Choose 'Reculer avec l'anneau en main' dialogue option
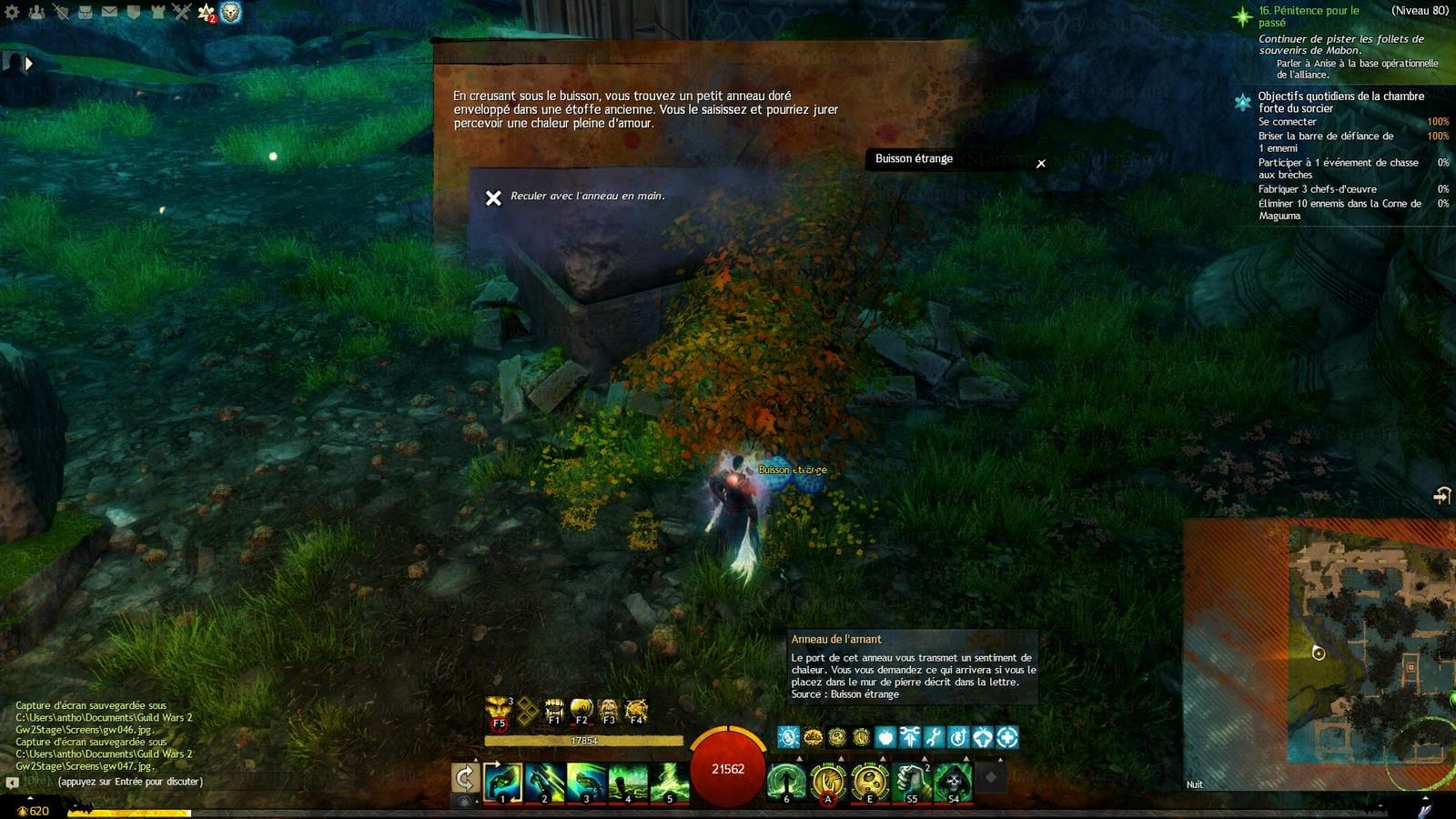The height and width of the screenshot is (819, 1456). (587, 197)
